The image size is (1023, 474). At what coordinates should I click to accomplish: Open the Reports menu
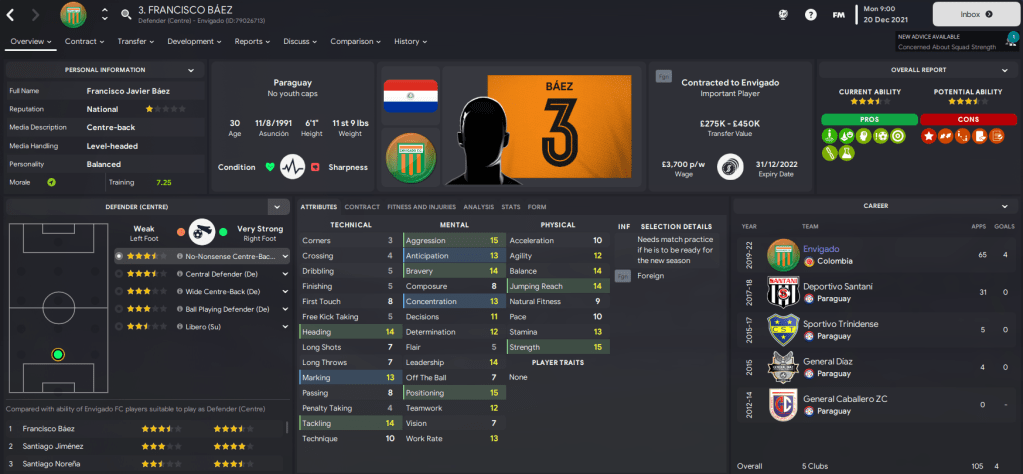(x=252, y=42)
